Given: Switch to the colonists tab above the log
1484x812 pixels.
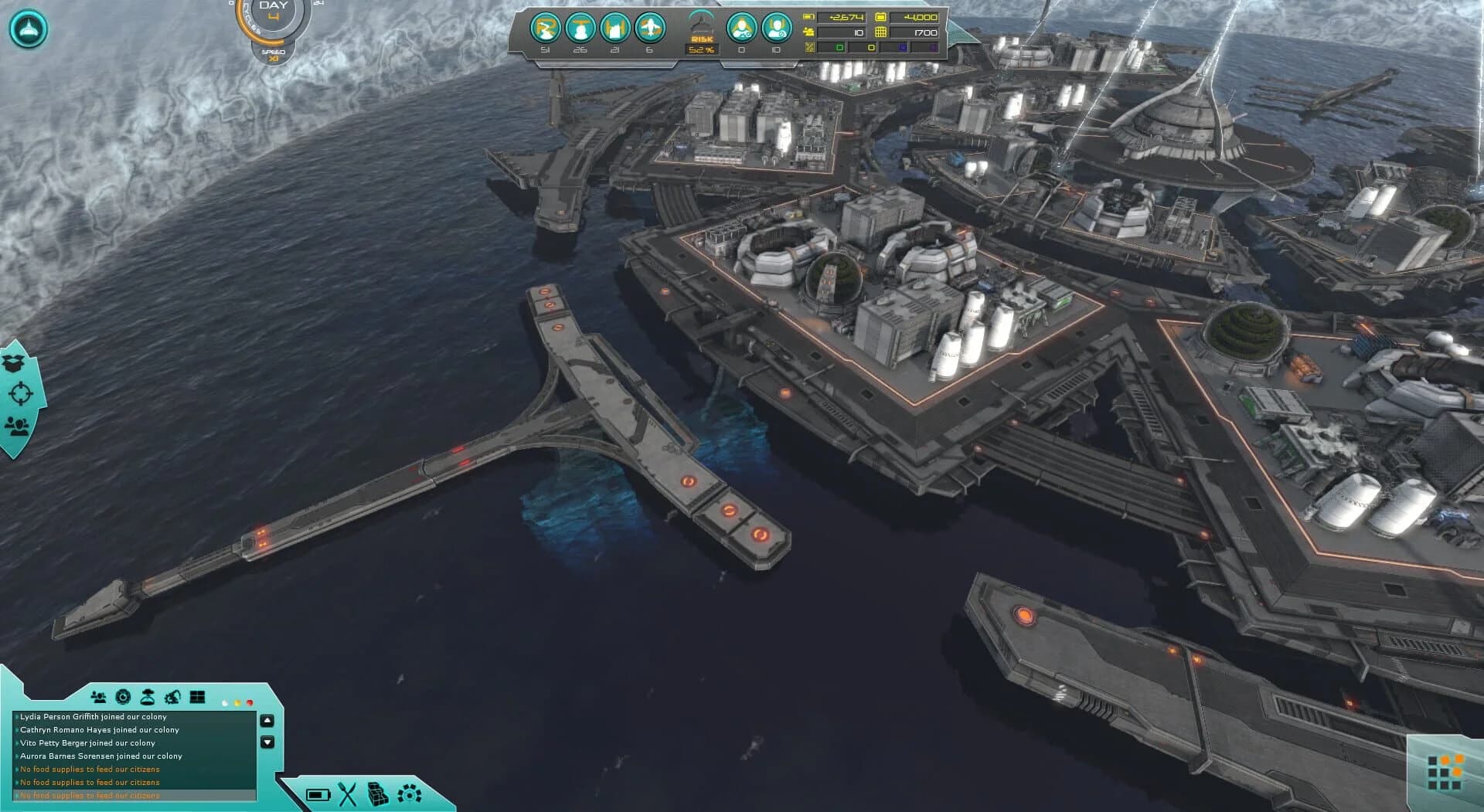Looking at the screenshot, I should [100, 696].
